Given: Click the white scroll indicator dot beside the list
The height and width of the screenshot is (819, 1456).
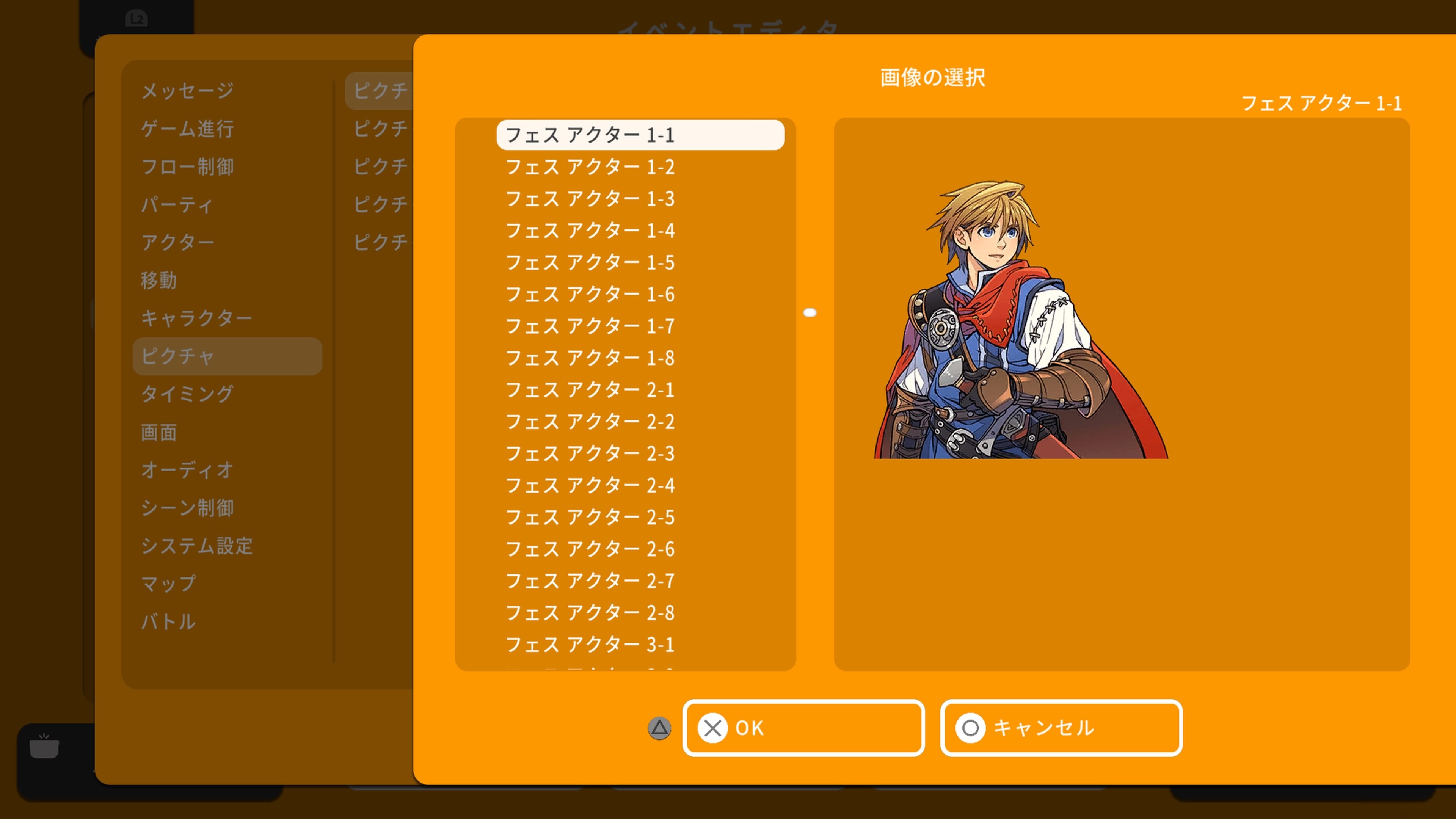Looking at the screenshot, I should [811, 312].
